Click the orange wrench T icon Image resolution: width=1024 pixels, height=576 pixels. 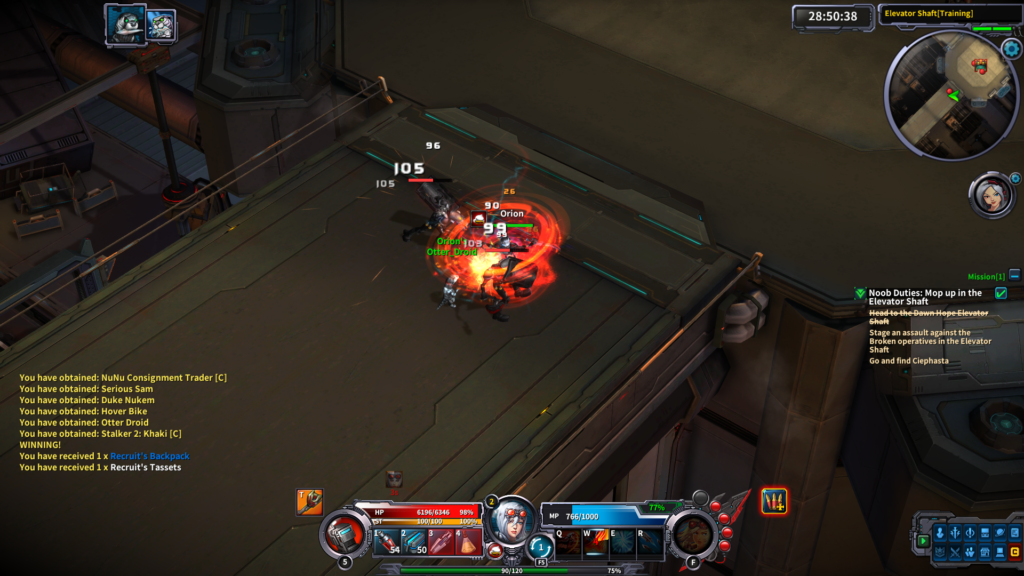309,501
